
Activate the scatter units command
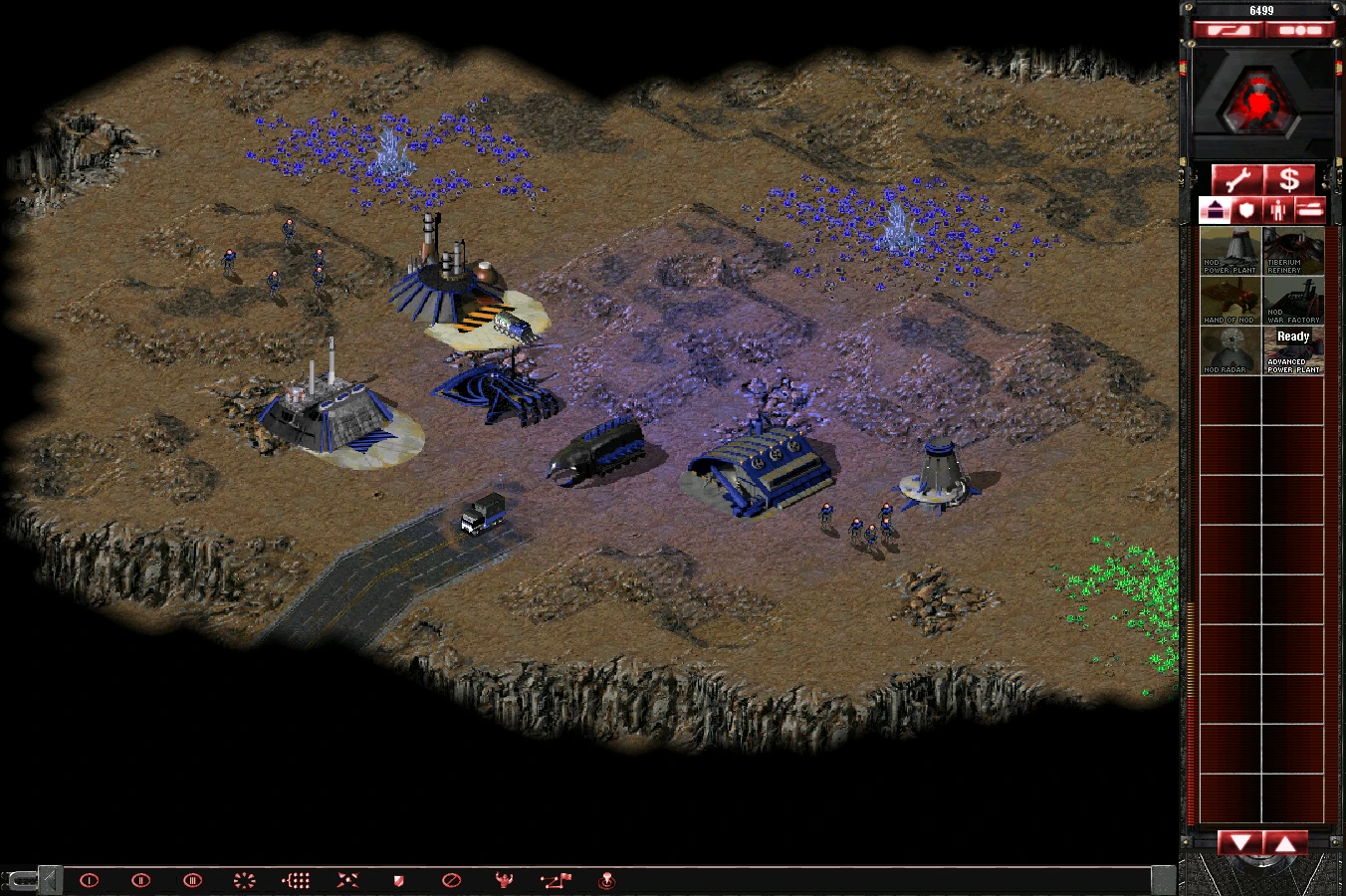tap(347, 880)
